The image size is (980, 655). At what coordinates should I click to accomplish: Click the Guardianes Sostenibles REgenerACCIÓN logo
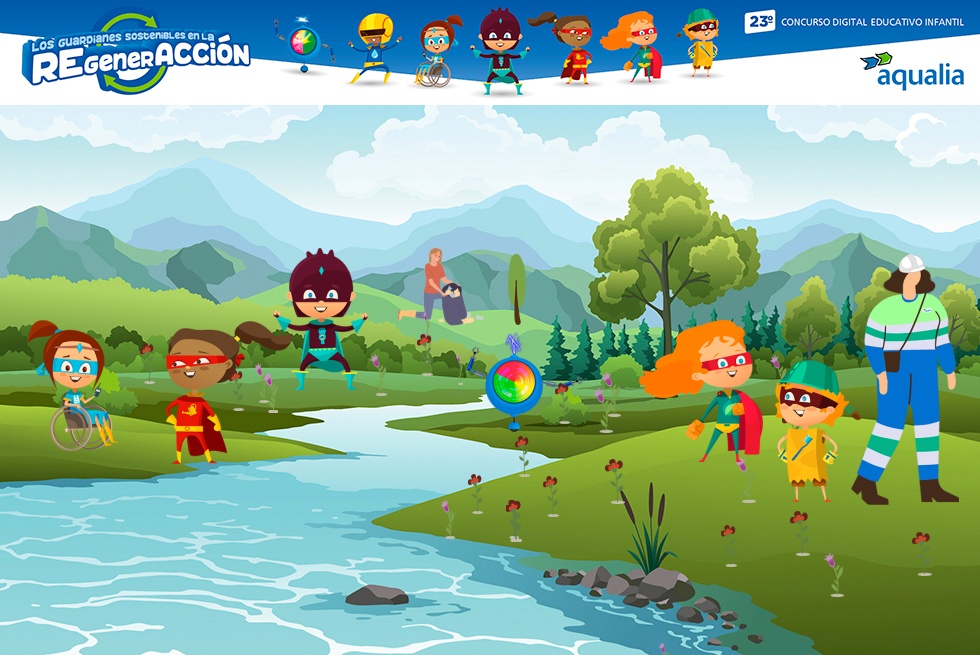(x=136, y=56)
